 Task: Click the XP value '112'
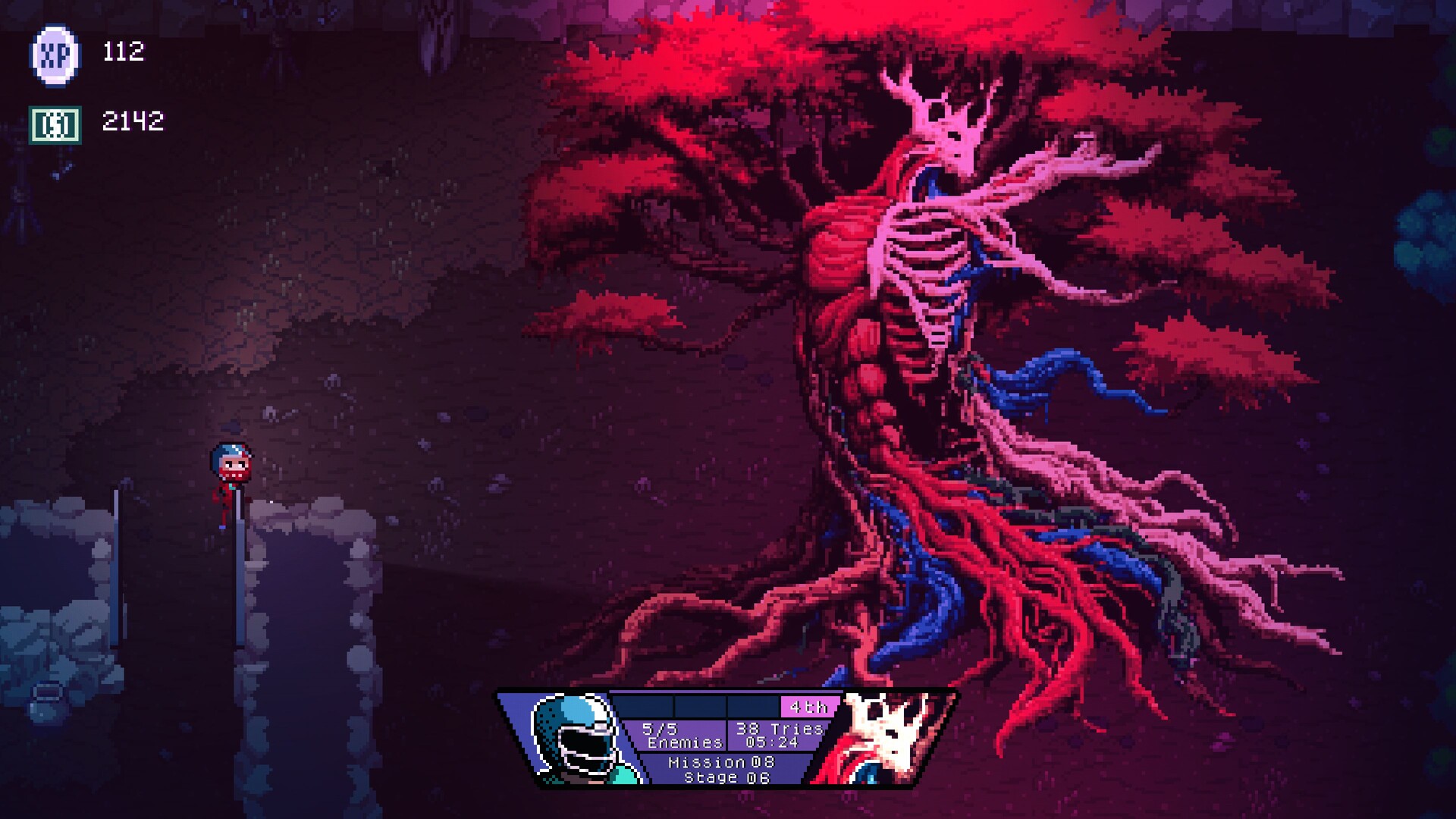123,53
